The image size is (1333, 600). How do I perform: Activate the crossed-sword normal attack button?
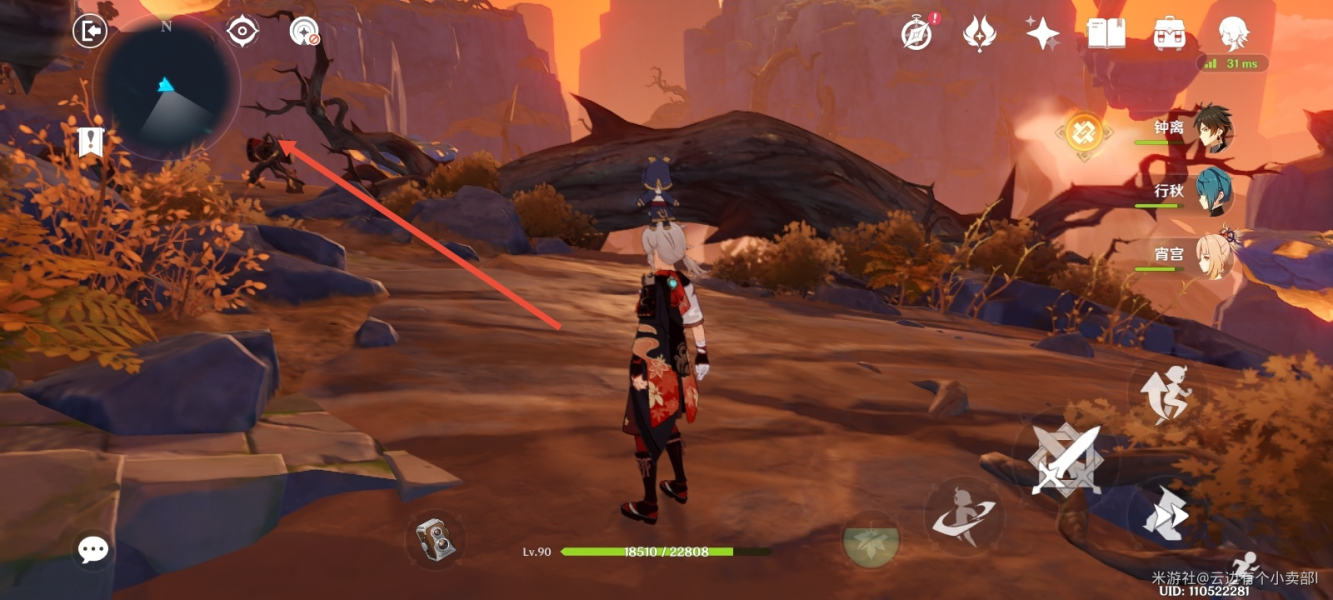click(1066, 460)
